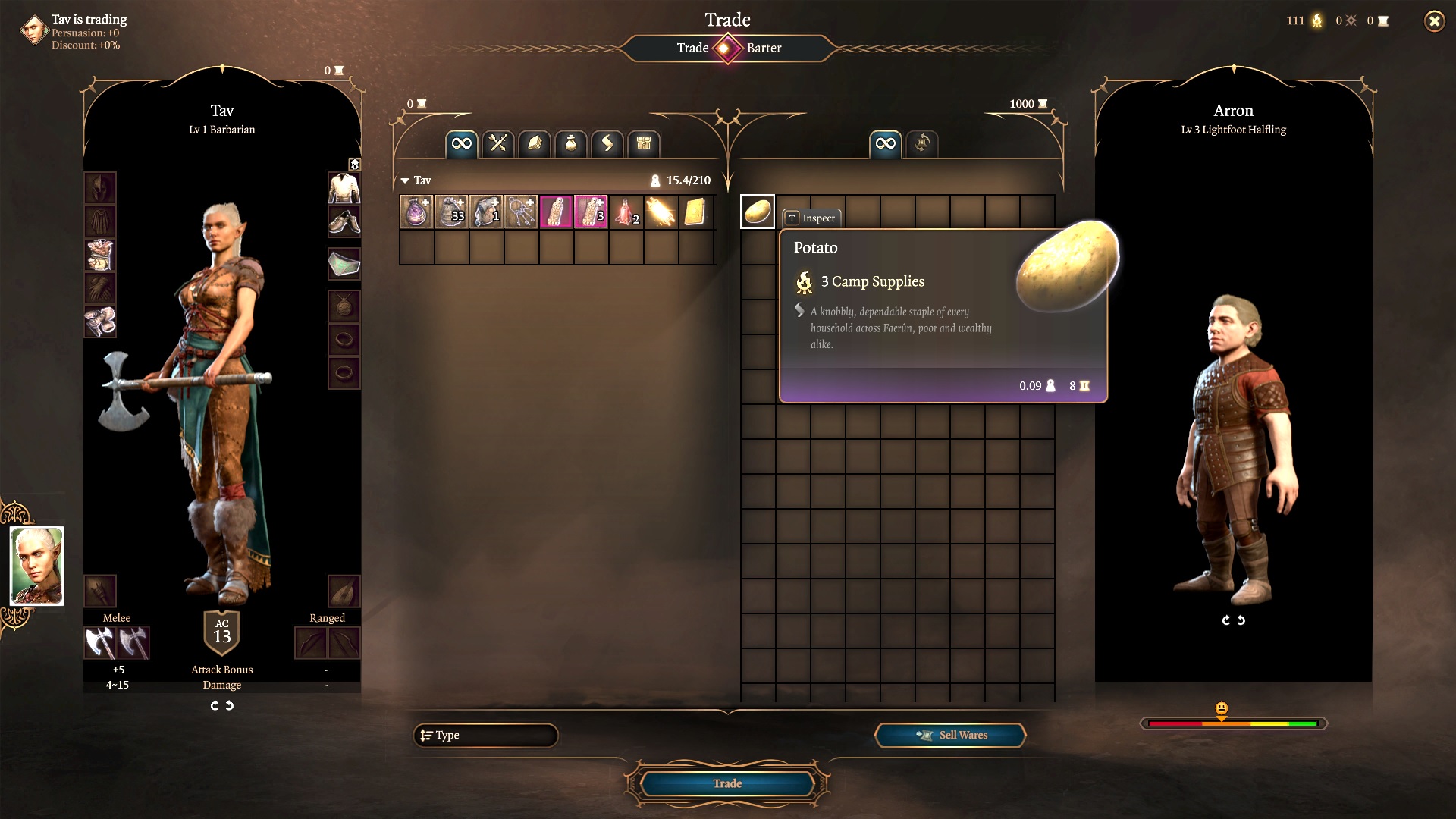Pick the keyring in Tav's inventory
Screen dimensions: 1456x819
[521, 212]
